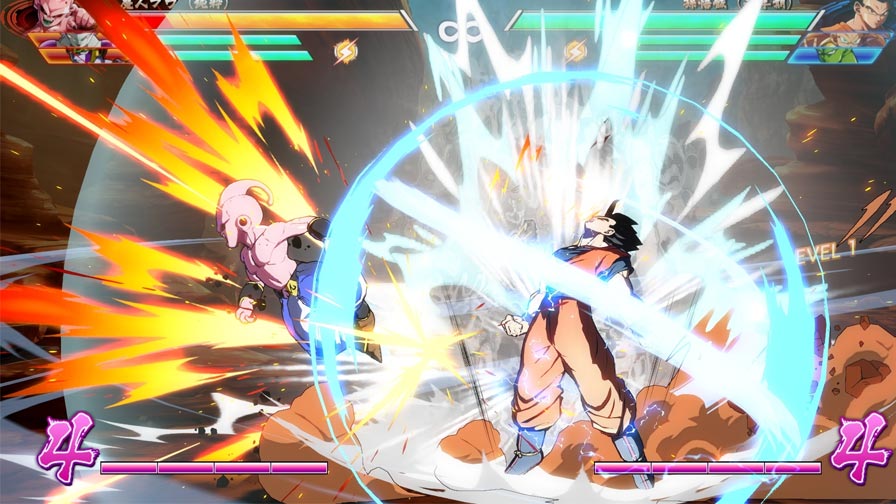Activate player one's Sparking Blast icon
The height and width of the screenshot is (504, 896).
[x=344, y=50]
